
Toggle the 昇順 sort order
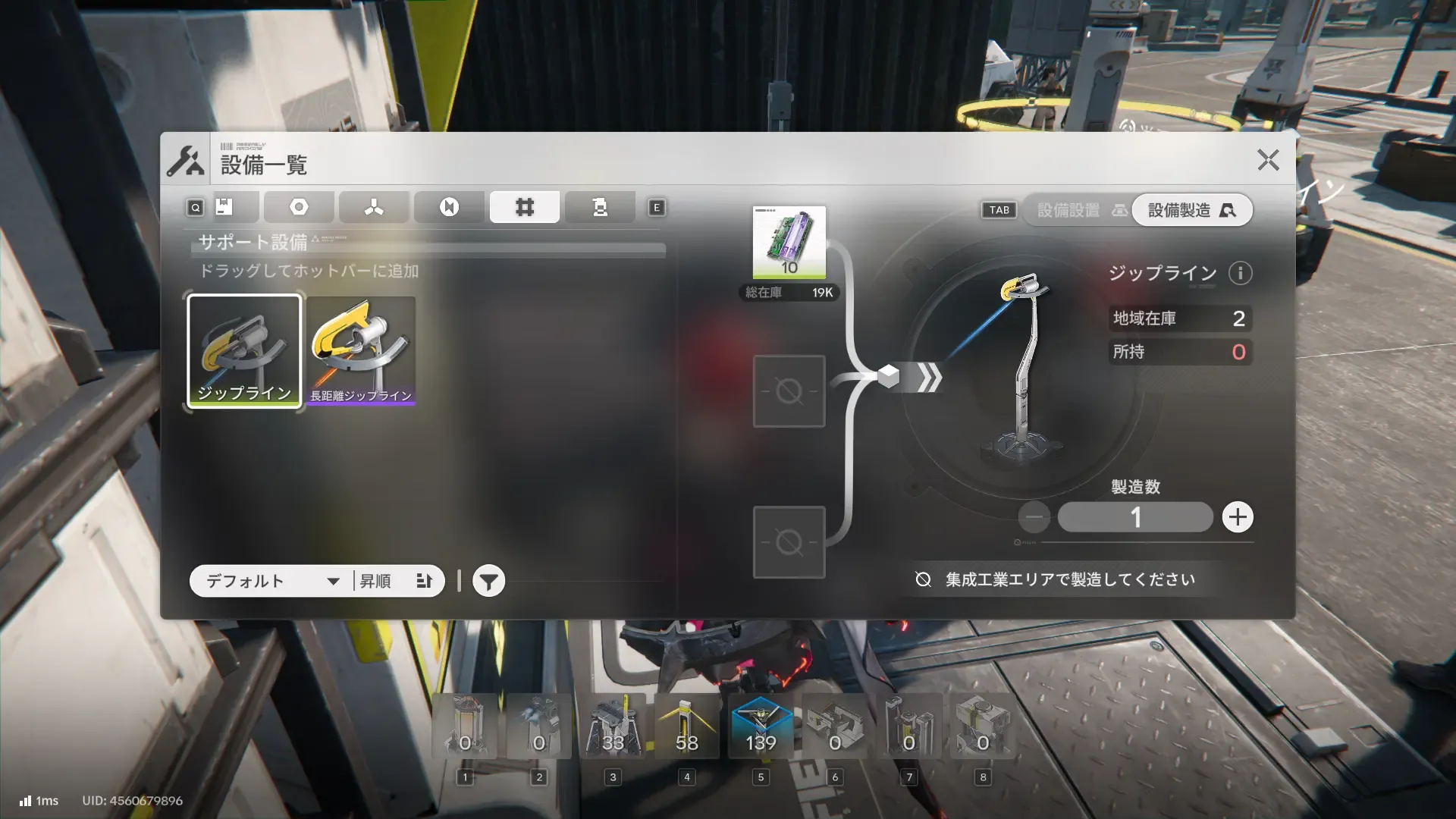[397, 581]
